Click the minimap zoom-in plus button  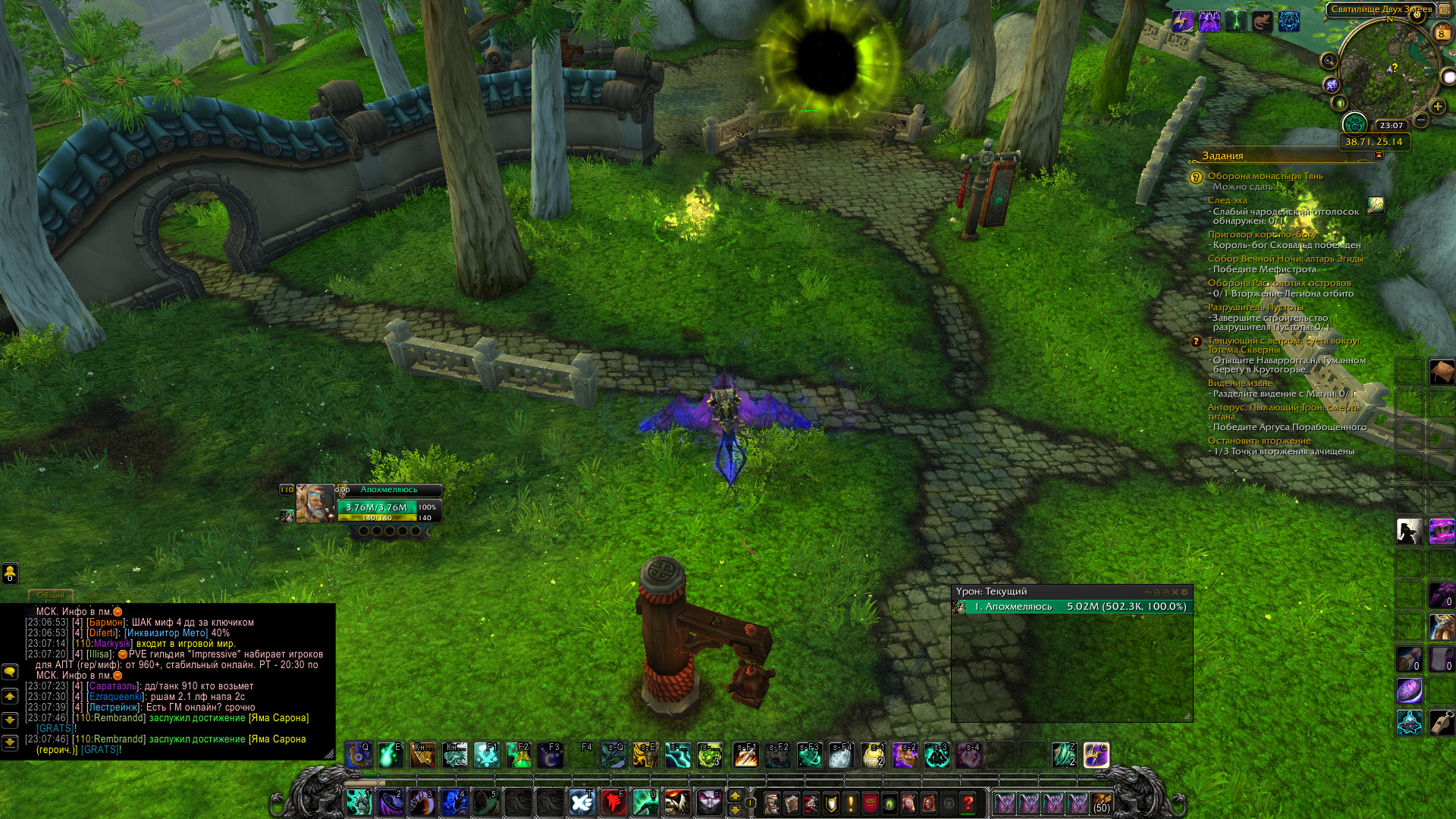click(1437, 107)
